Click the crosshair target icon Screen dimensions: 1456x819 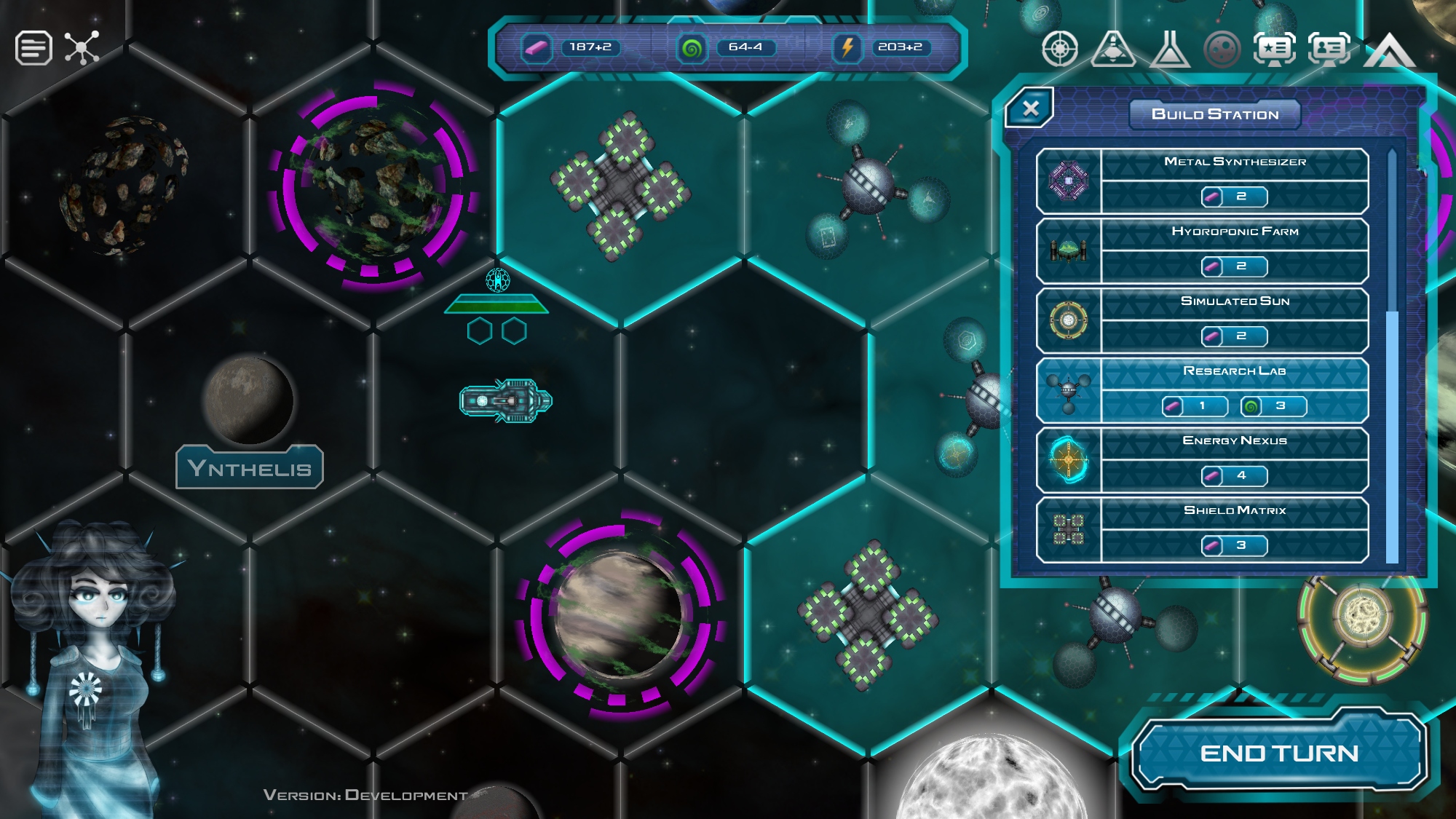[x=1060, y=50]
